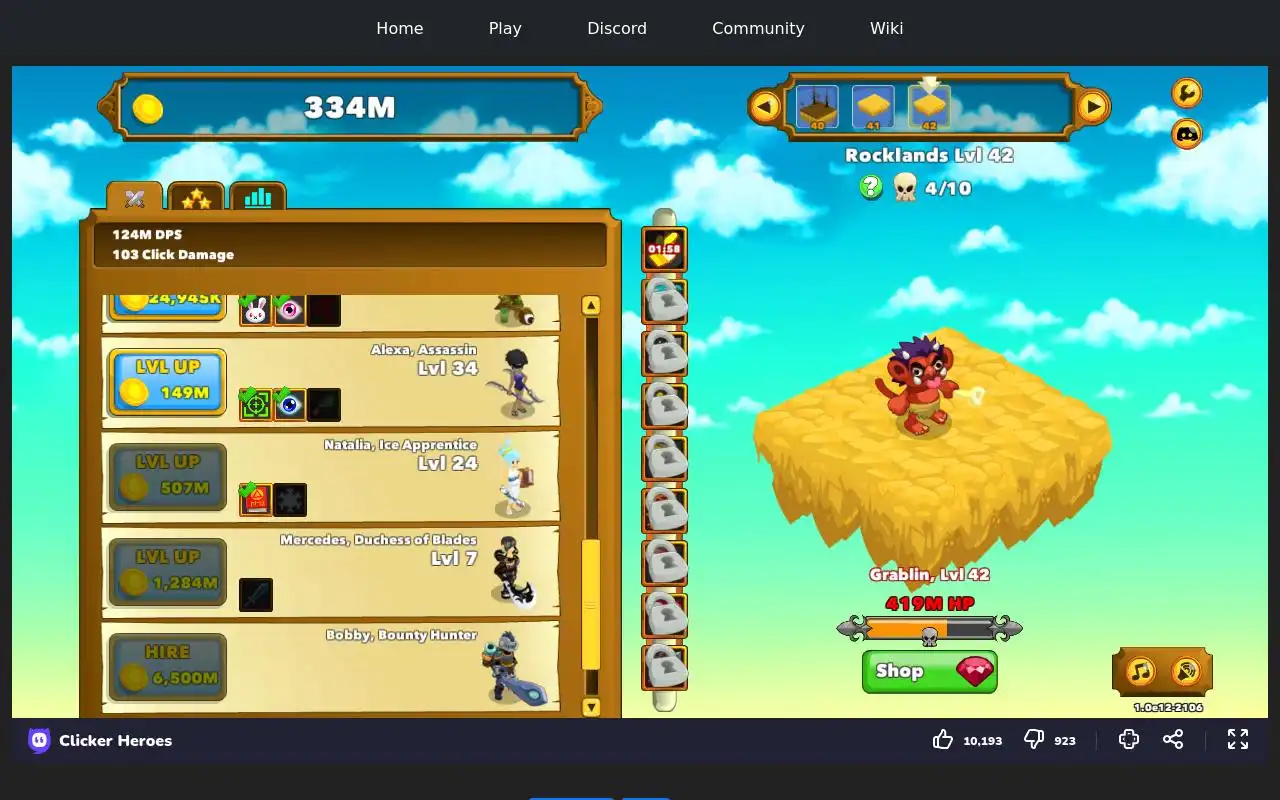Switch to the stars tab

[196, 198]
